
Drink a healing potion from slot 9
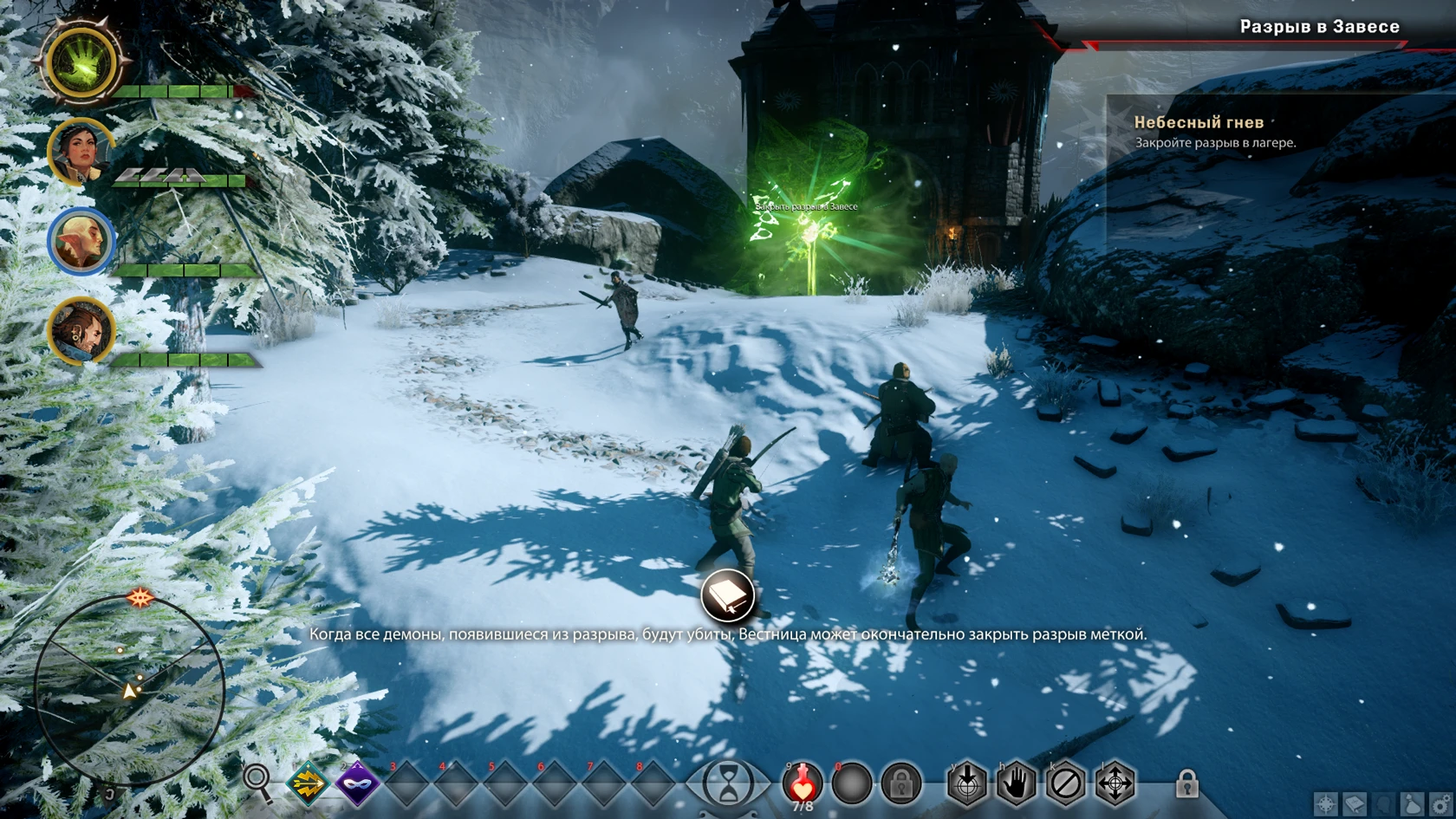tap(803, 784)
